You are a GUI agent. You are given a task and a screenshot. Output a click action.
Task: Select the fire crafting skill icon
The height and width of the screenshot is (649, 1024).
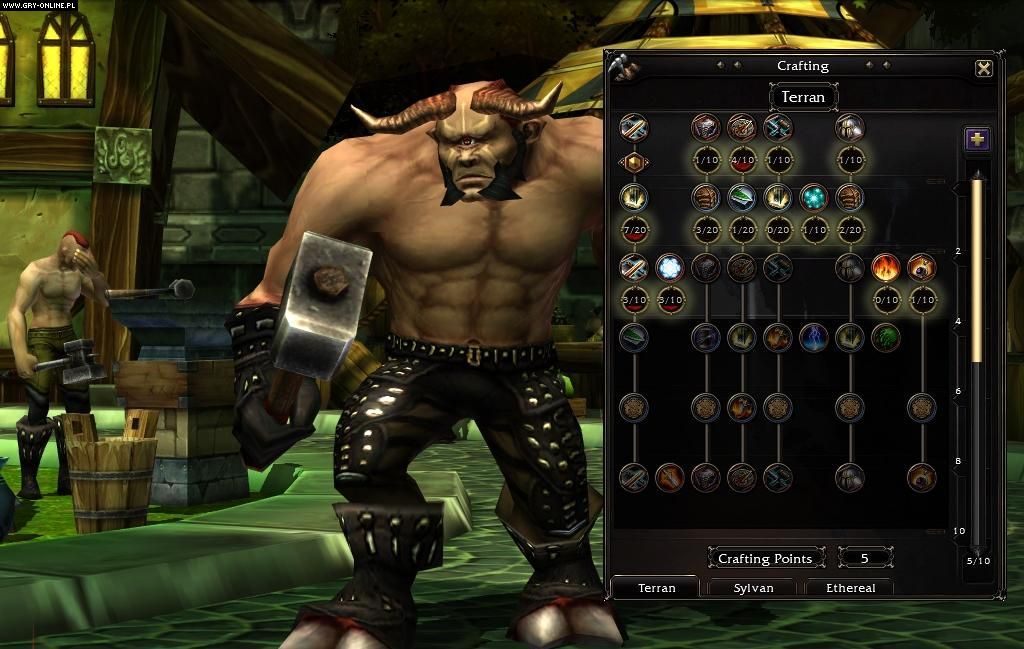point(886,267)
